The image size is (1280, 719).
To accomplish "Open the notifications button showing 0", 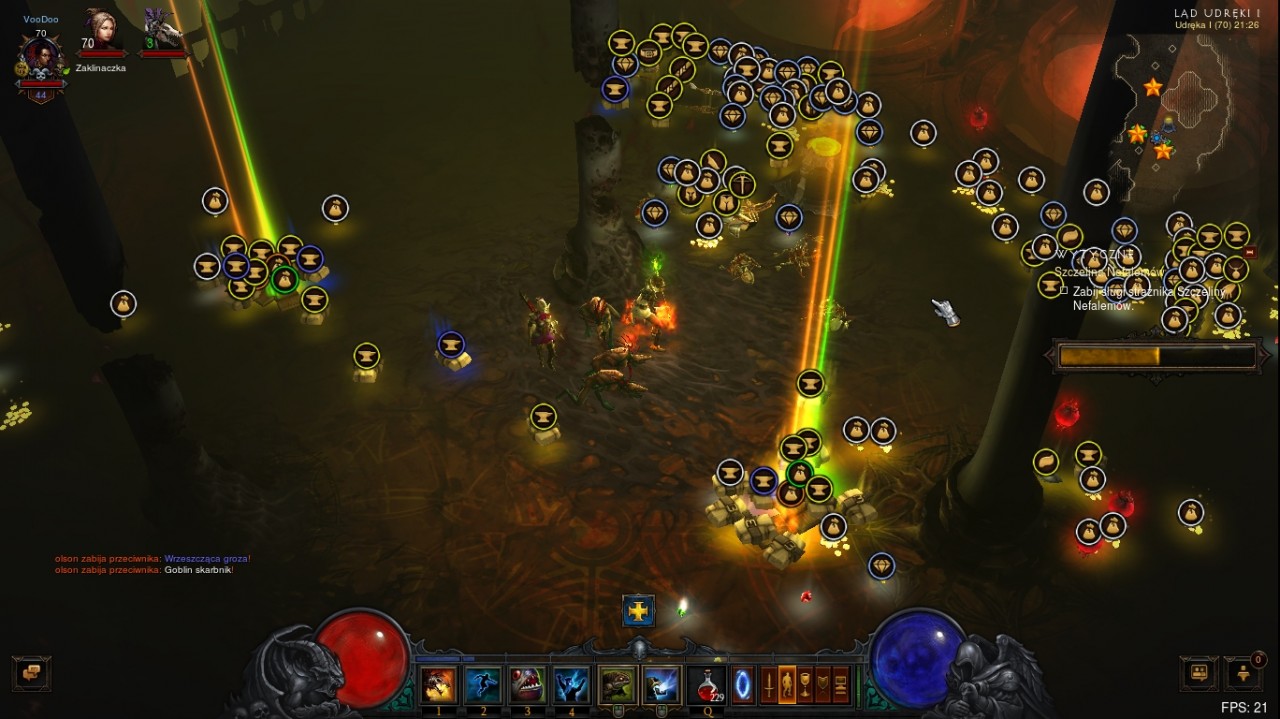I will (1243, 673).
